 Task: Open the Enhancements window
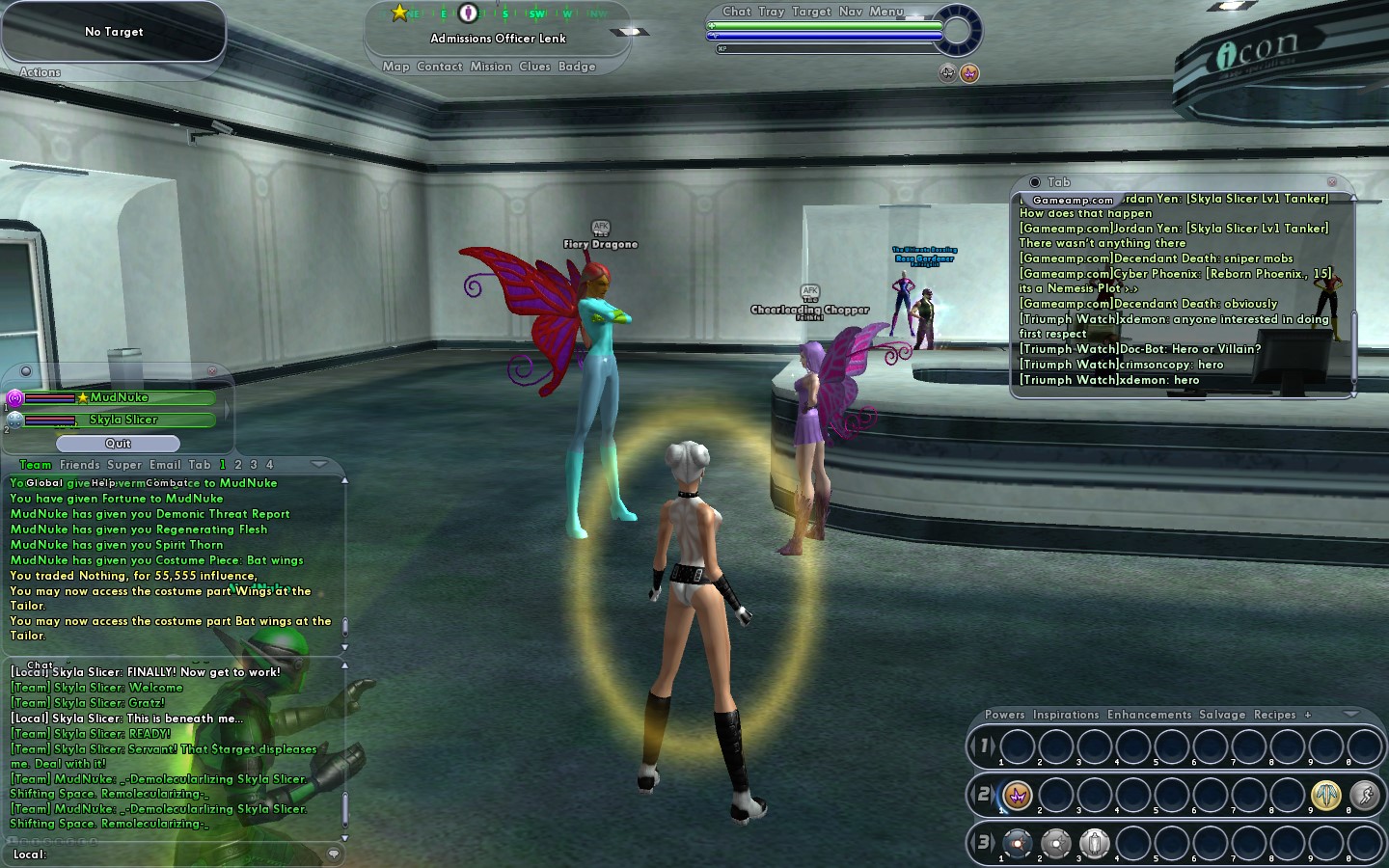click(x=1149, y=715)
